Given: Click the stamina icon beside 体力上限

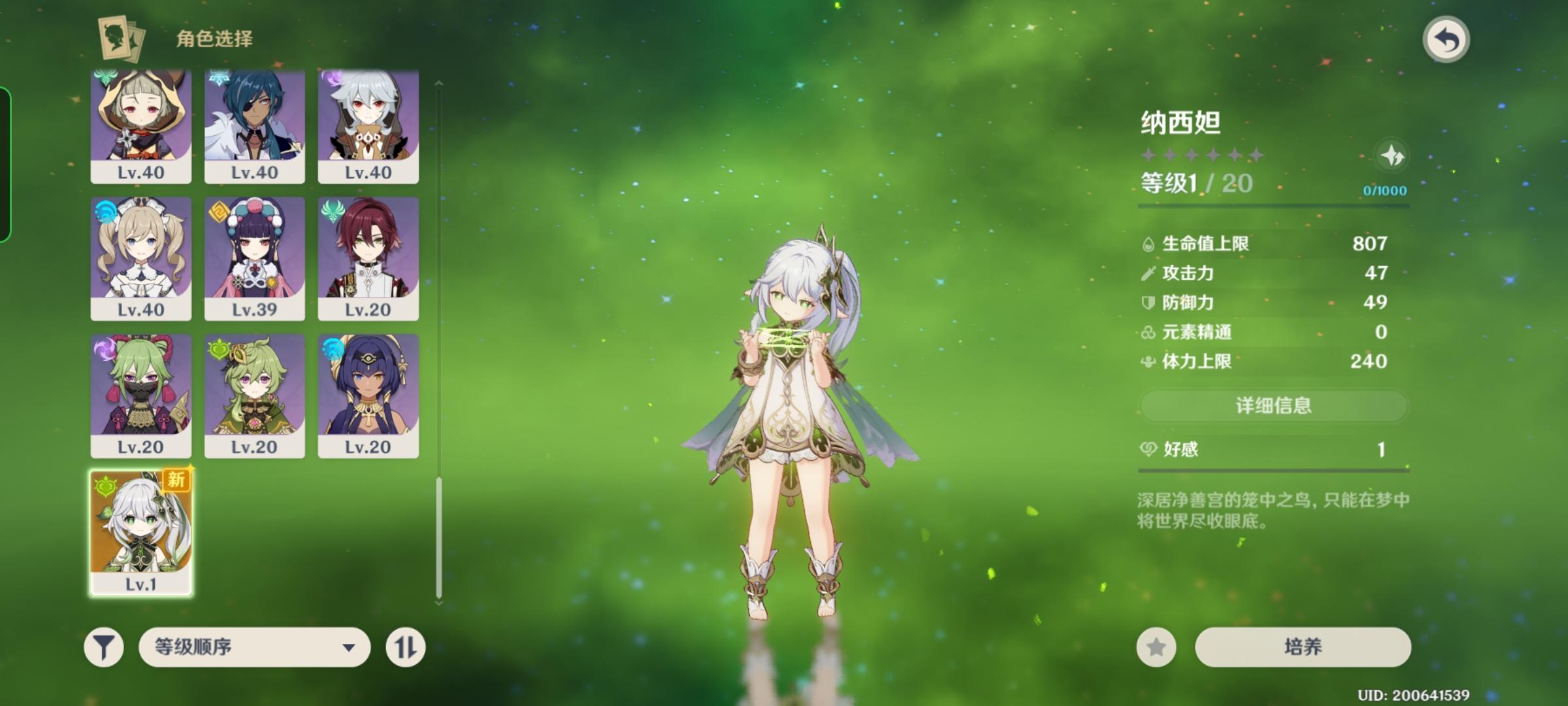Looking at the screenshot, I should coord(1148,360).
